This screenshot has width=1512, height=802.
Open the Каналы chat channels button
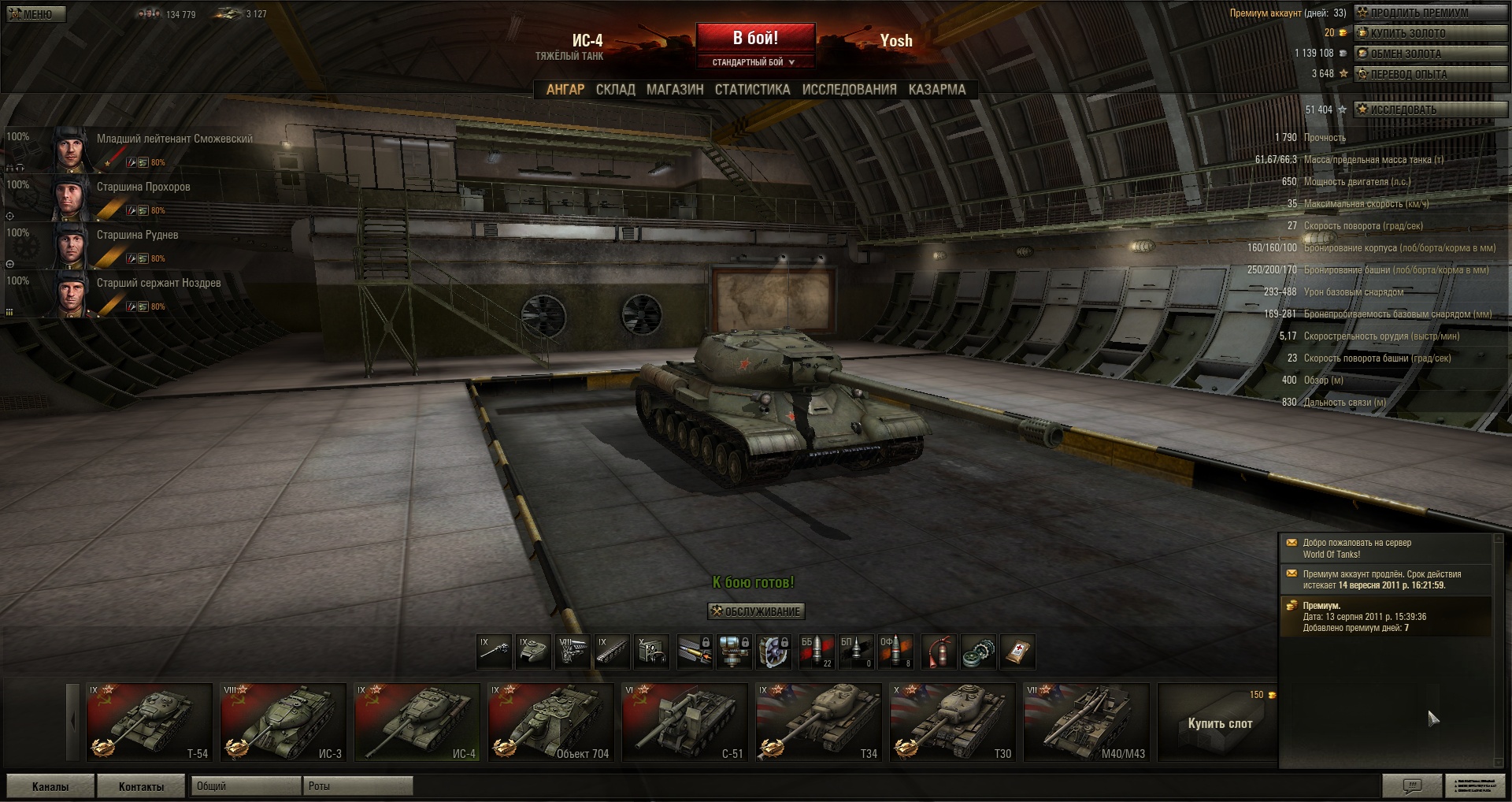point(50,786)
